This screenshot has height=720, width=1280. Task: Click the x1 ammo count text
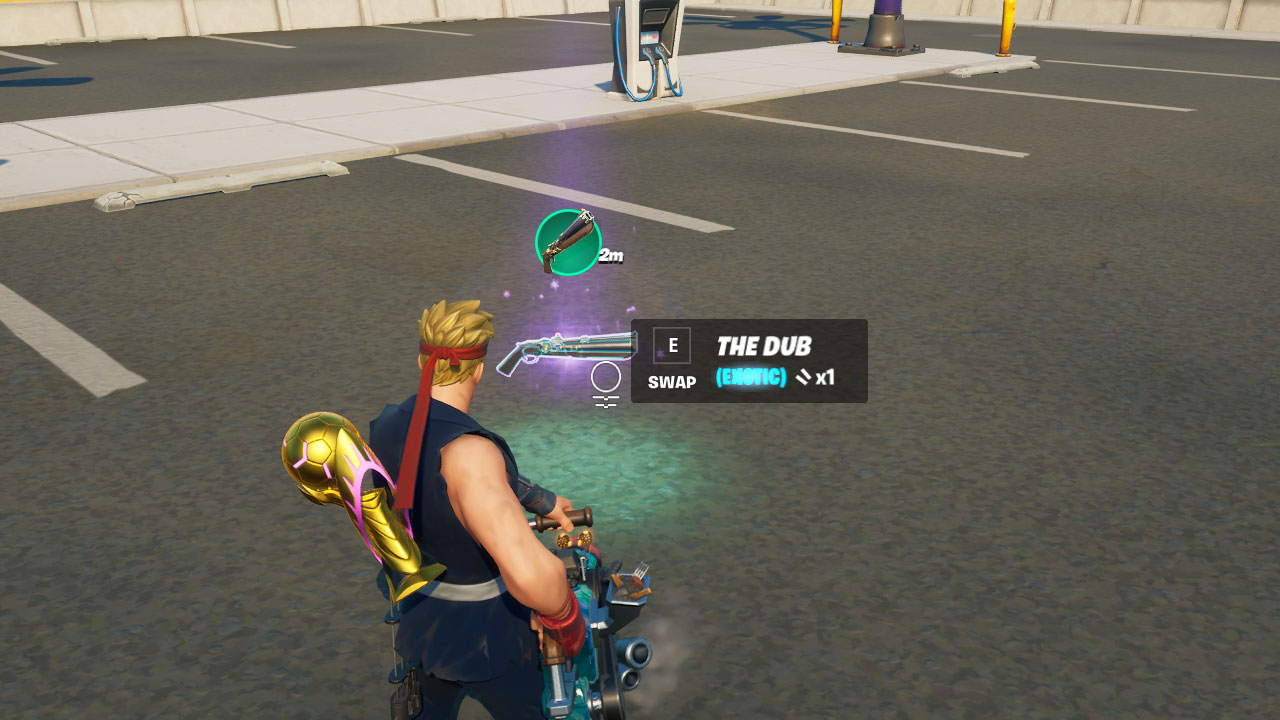point(825,380)
